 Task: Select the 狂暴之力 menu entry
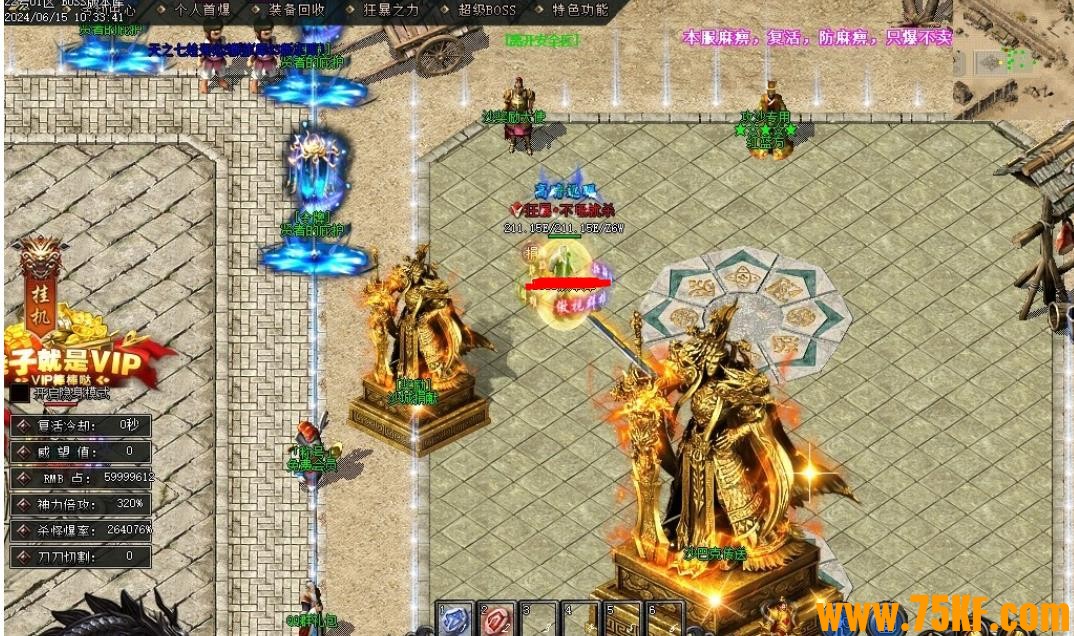[391, 10]
